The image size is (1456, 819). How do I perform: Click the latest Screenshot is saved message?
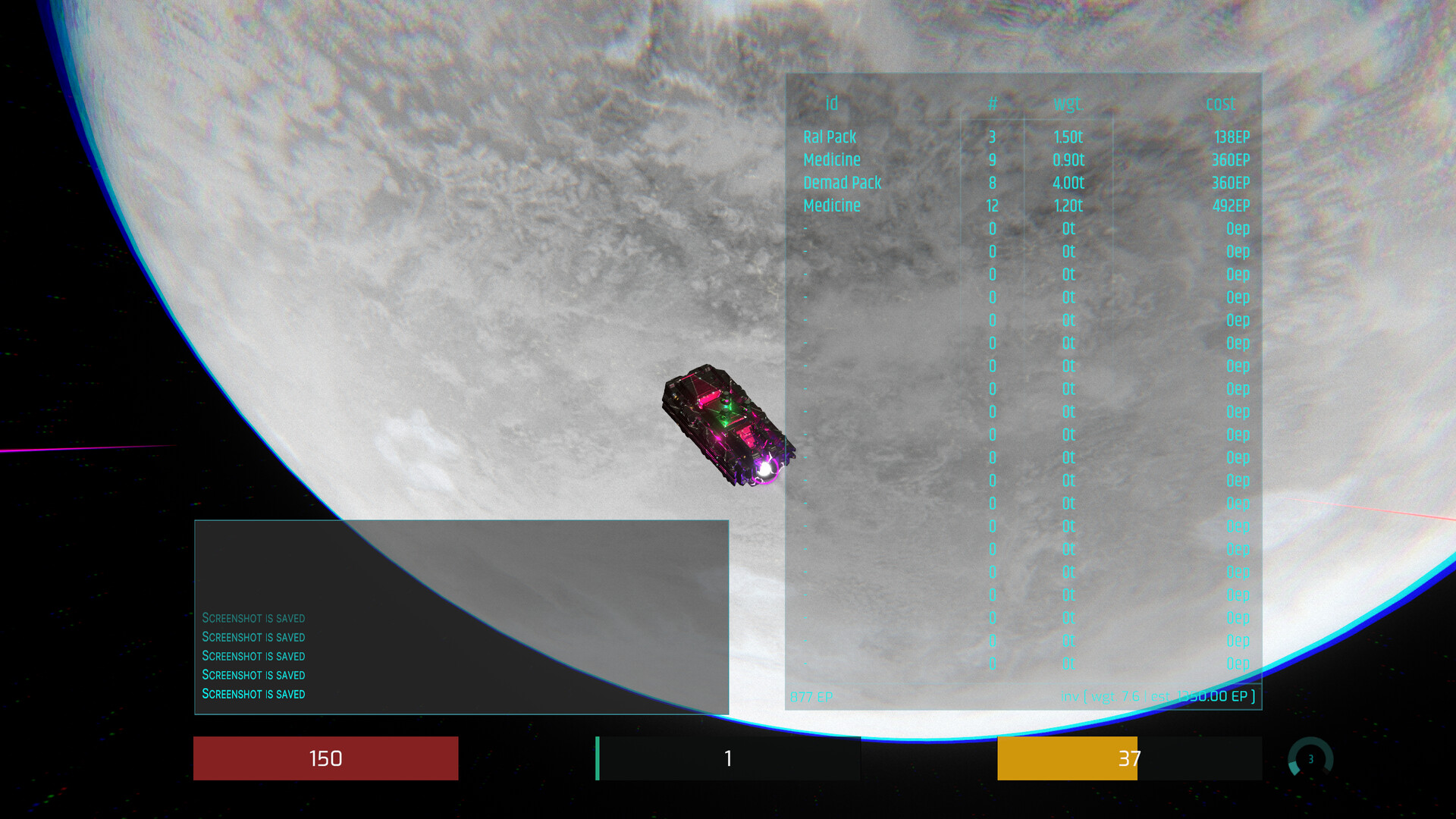[253, 694]
